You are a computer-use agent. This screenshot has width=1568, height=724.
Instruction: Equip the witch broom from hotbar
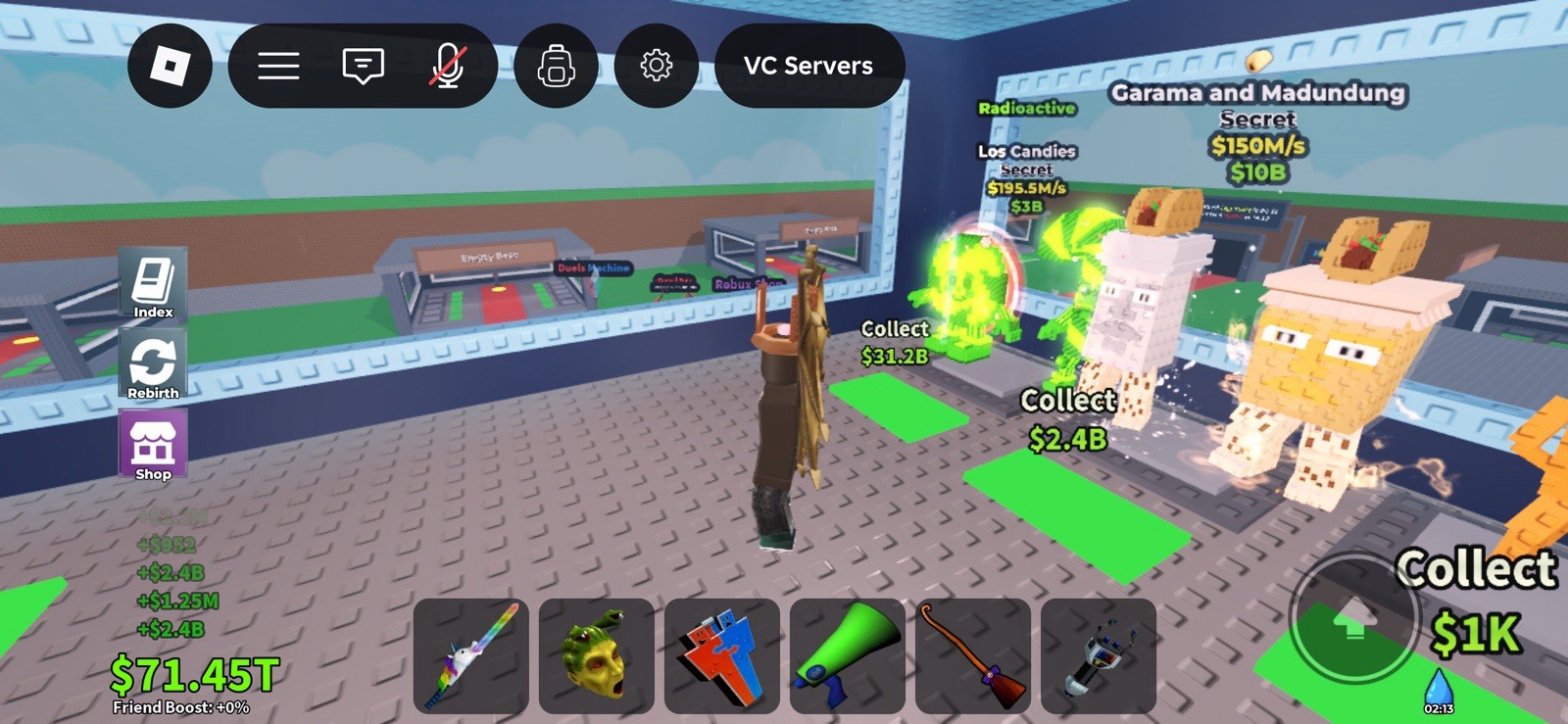coord(973,656)
